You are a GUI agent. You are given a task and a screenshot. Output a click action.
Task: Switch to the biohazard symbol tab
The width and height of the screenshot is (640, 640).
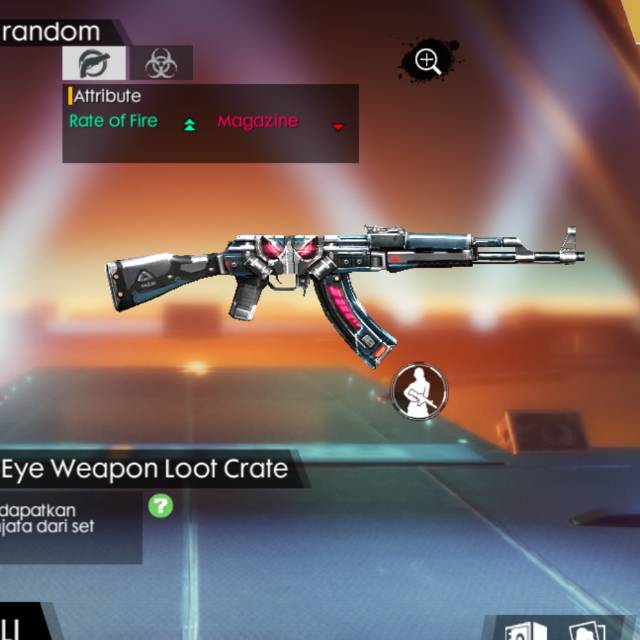pos(160,63)
